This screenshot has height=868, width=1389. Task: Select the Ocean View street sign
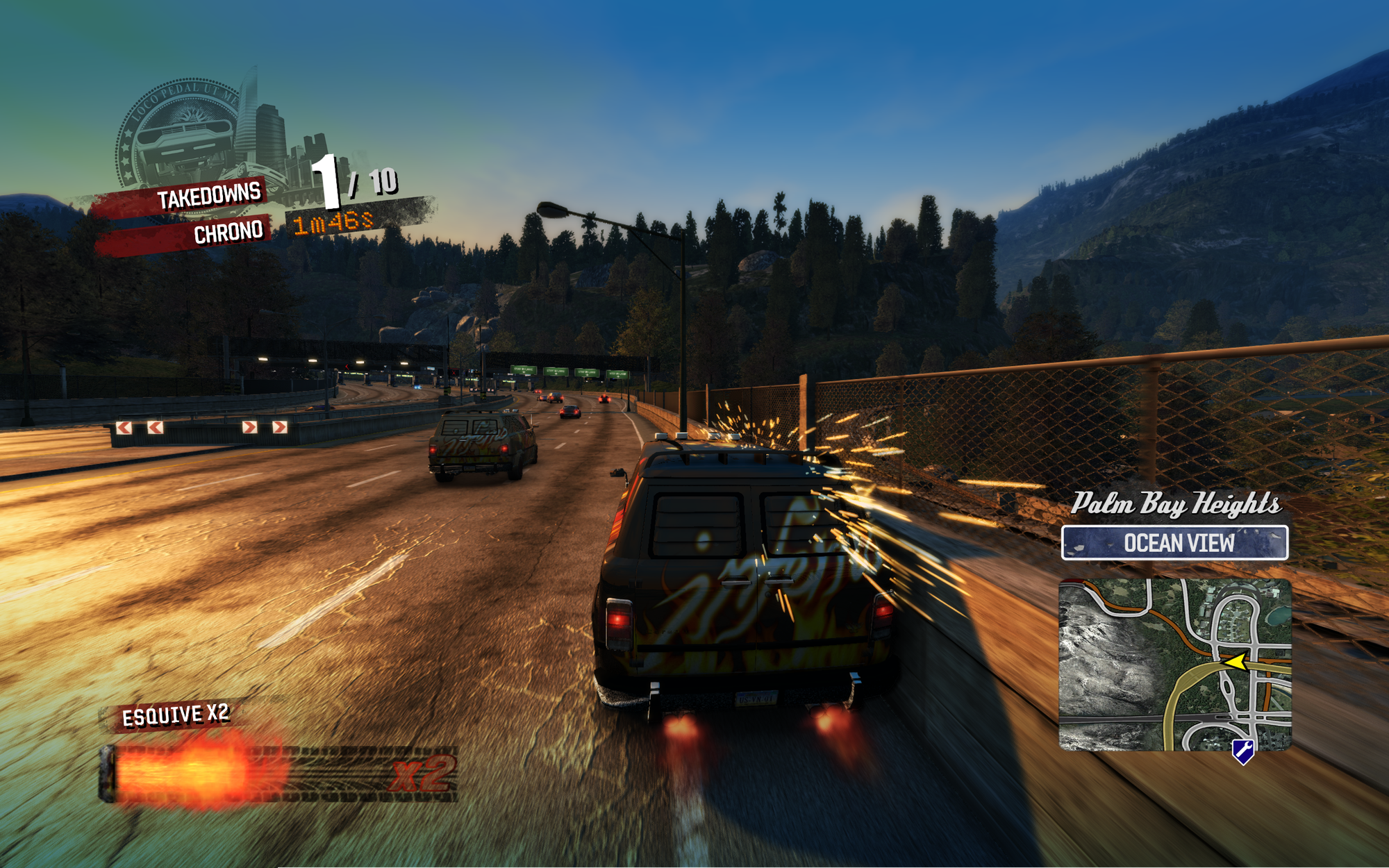1174,543
